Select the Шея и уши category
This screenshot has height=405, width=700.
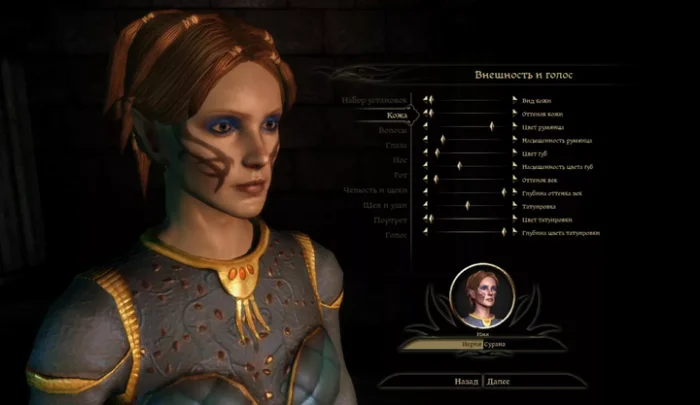[381, 205]
